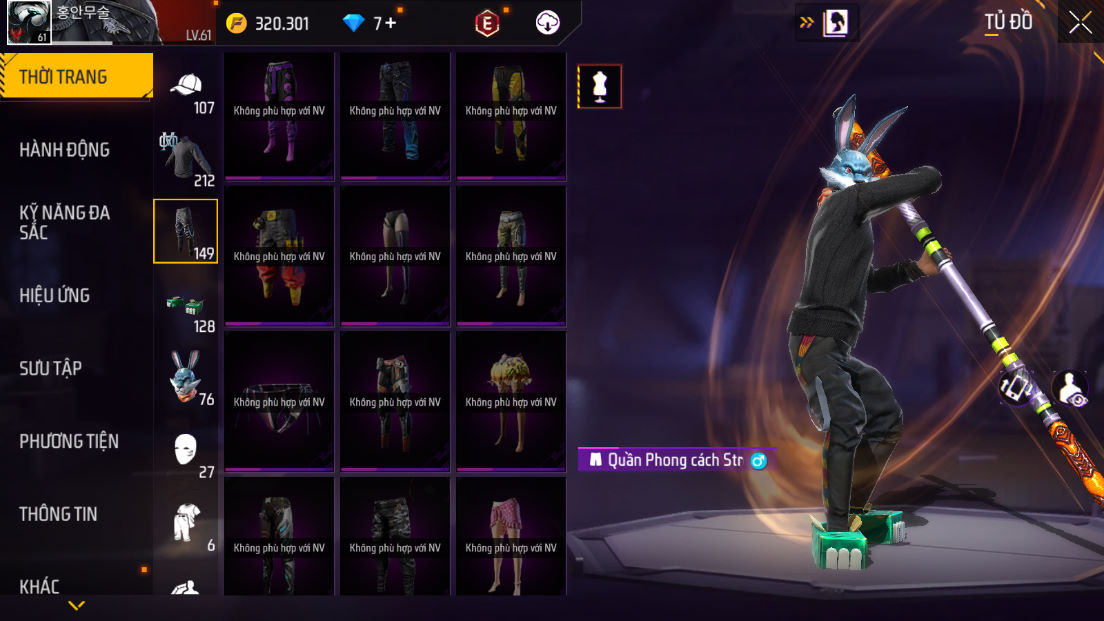The image size is (1104, 621).
Task: Choose the purple pants item thumbnail
Action: (x=278, y=116)
